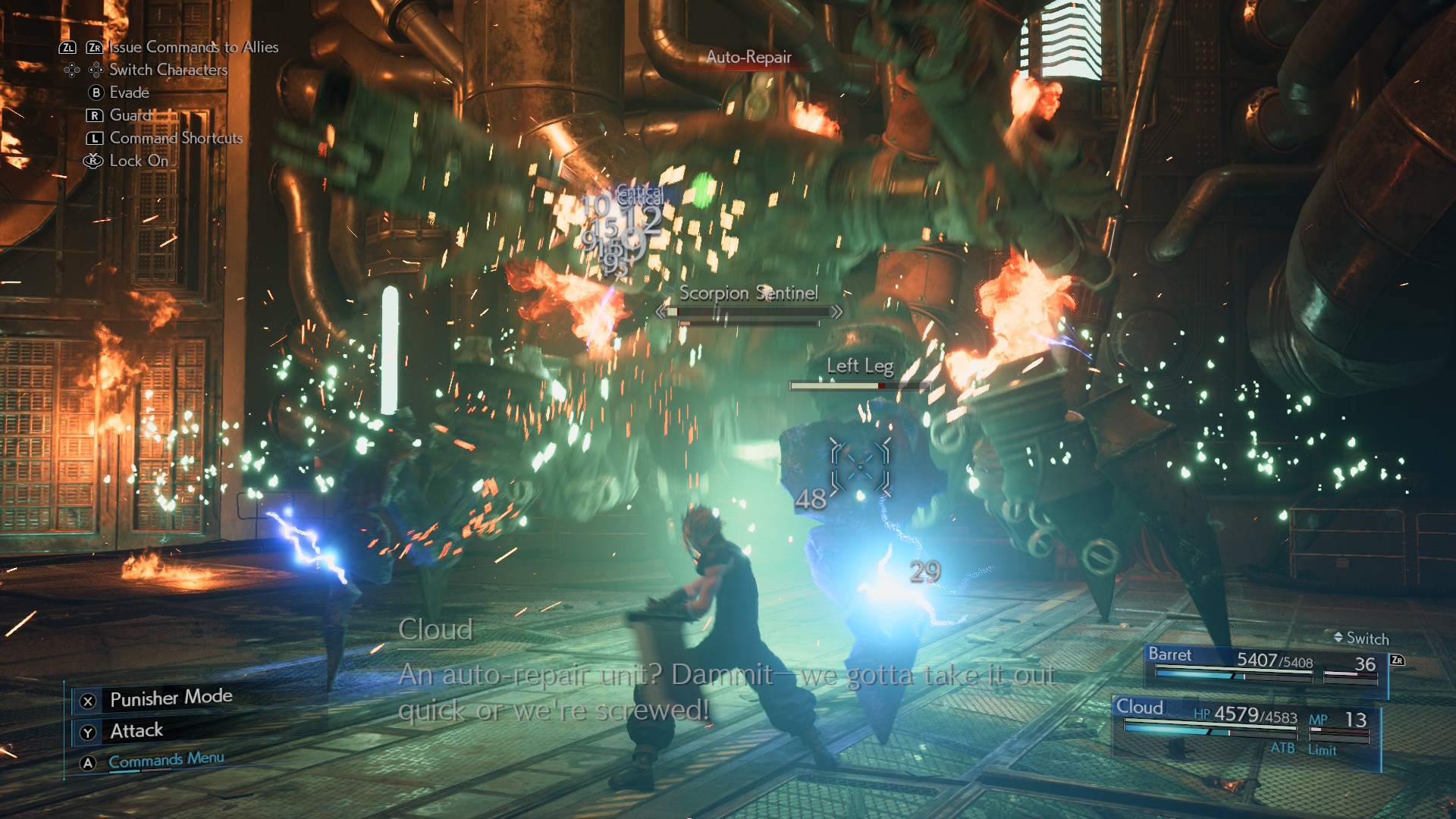Viewport: 1456px width, 819px height.
Task: Choose the Attack command
Action: (136, 731)
